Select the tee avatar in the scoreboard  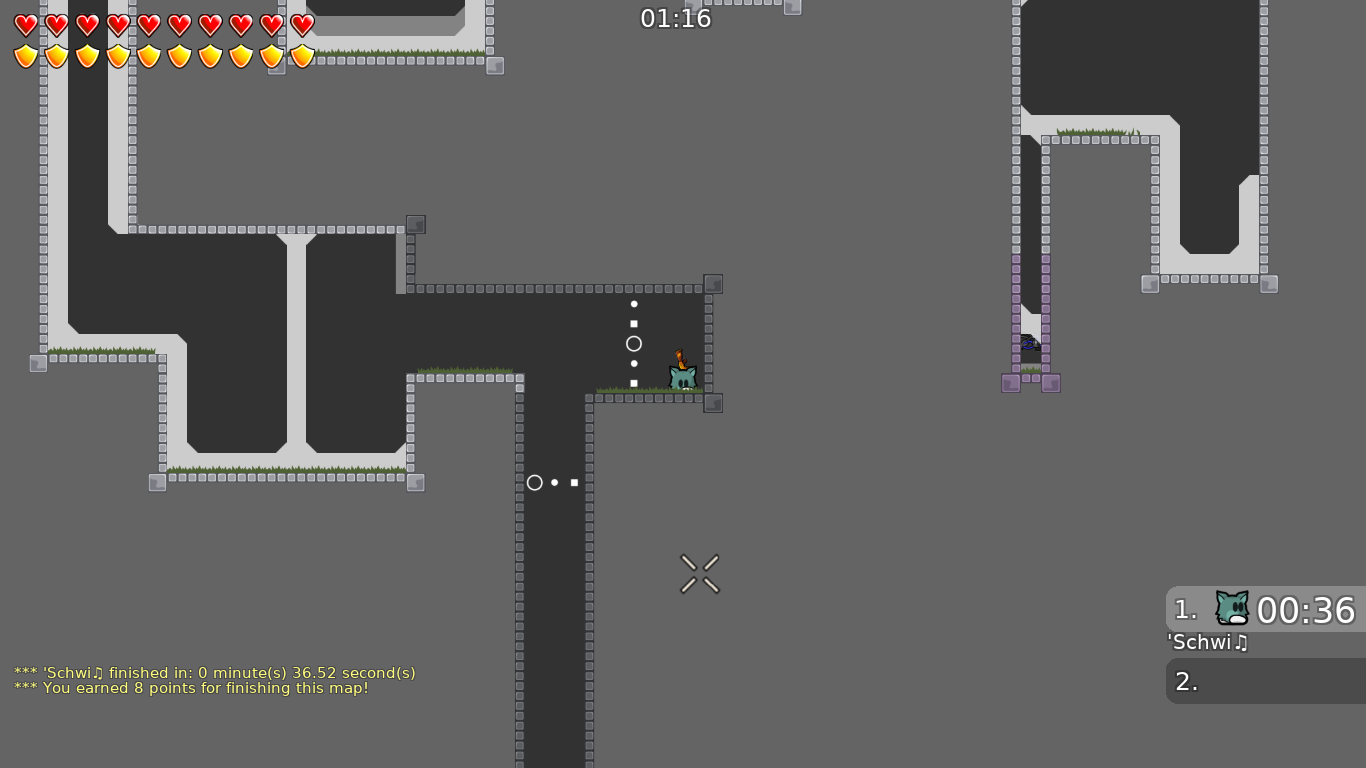(1231, 606)
